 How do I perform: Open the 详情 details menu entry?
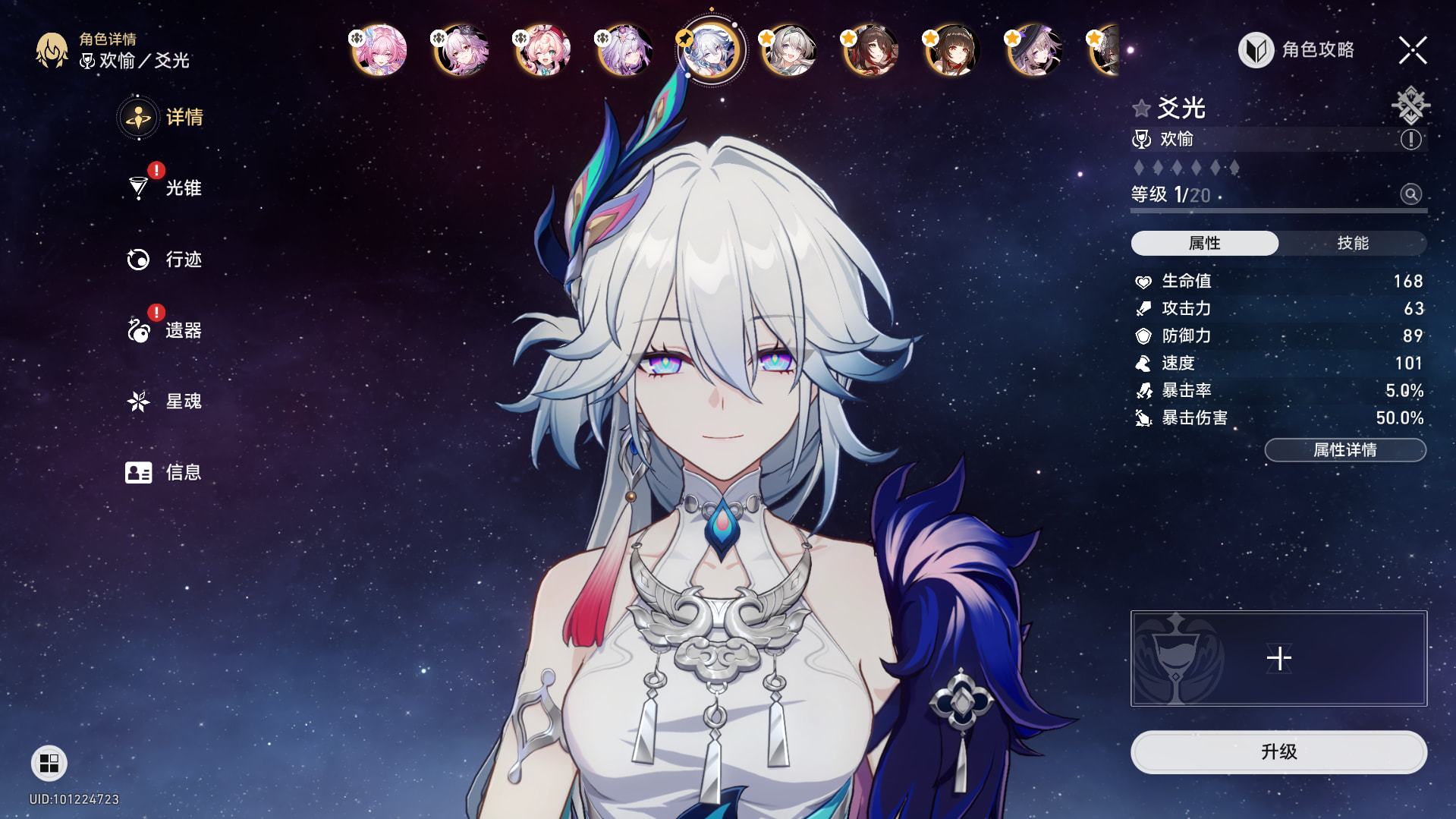162,118
